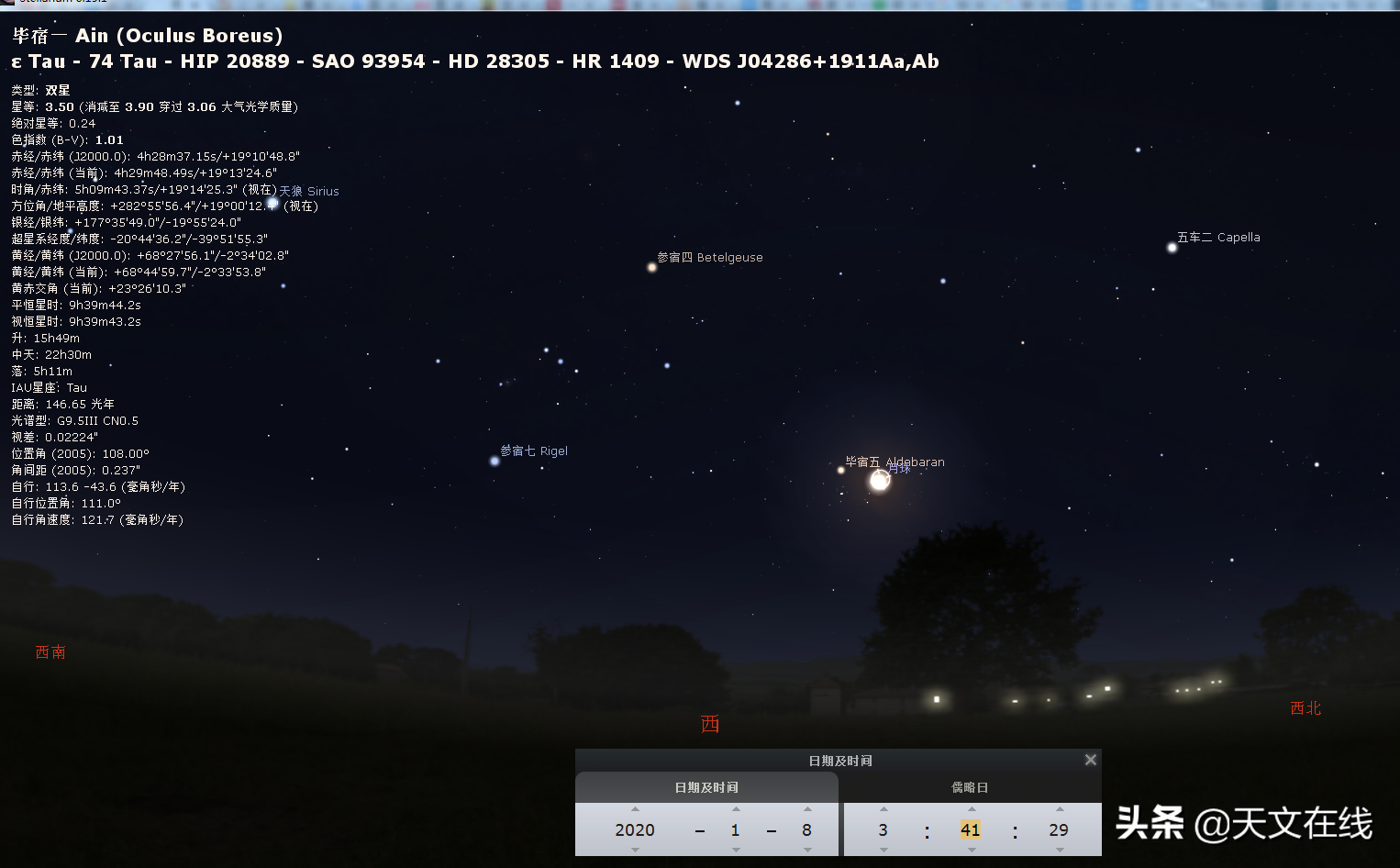Increase the seconds with the up arrow
The width and height of the screenshot is (1400, 868).
click(x=1060, y=809)
